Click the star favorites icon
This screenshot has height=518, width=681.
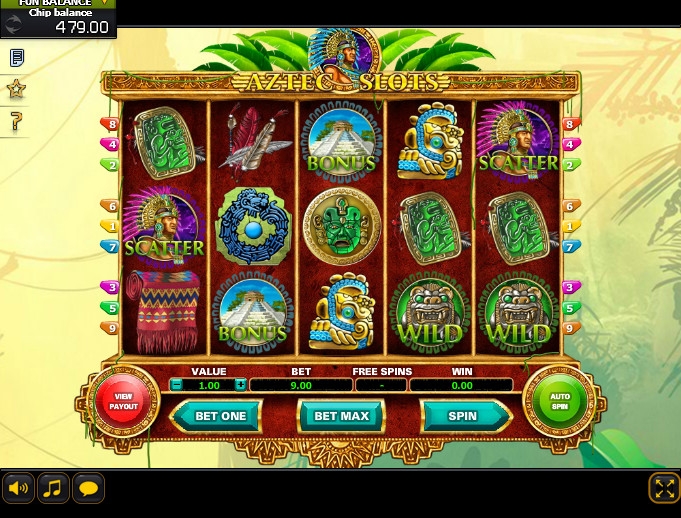[x=16, y=90]
